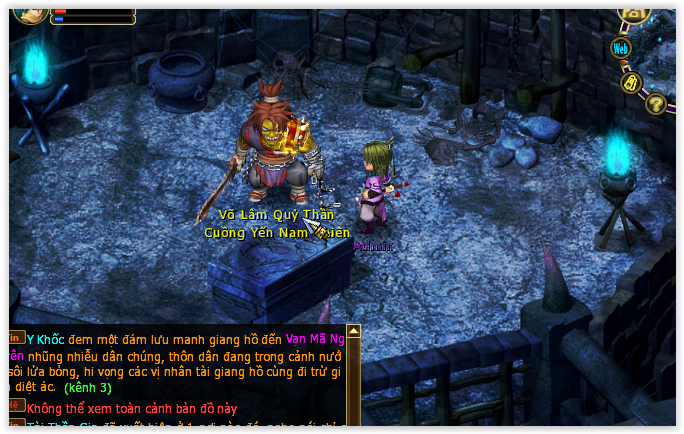Open the yellow question mark help icon
The width and height of the screenshot is (684, 434).
click(x=656, y=102)
